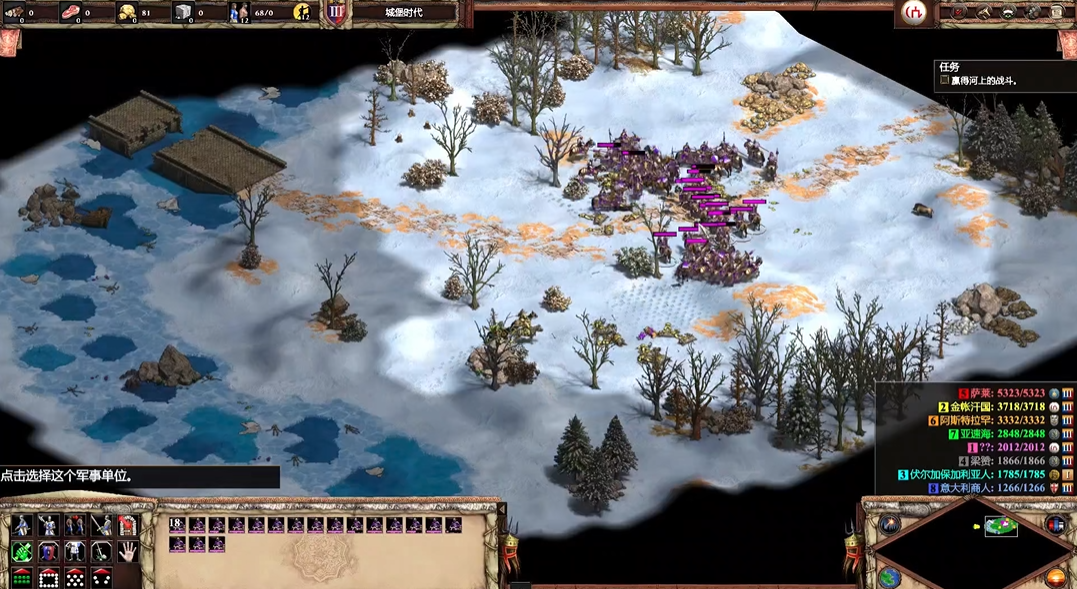Activate the flare signal button beside minimap
Screen dimensions: 1077x589
[x=889, y=524]
